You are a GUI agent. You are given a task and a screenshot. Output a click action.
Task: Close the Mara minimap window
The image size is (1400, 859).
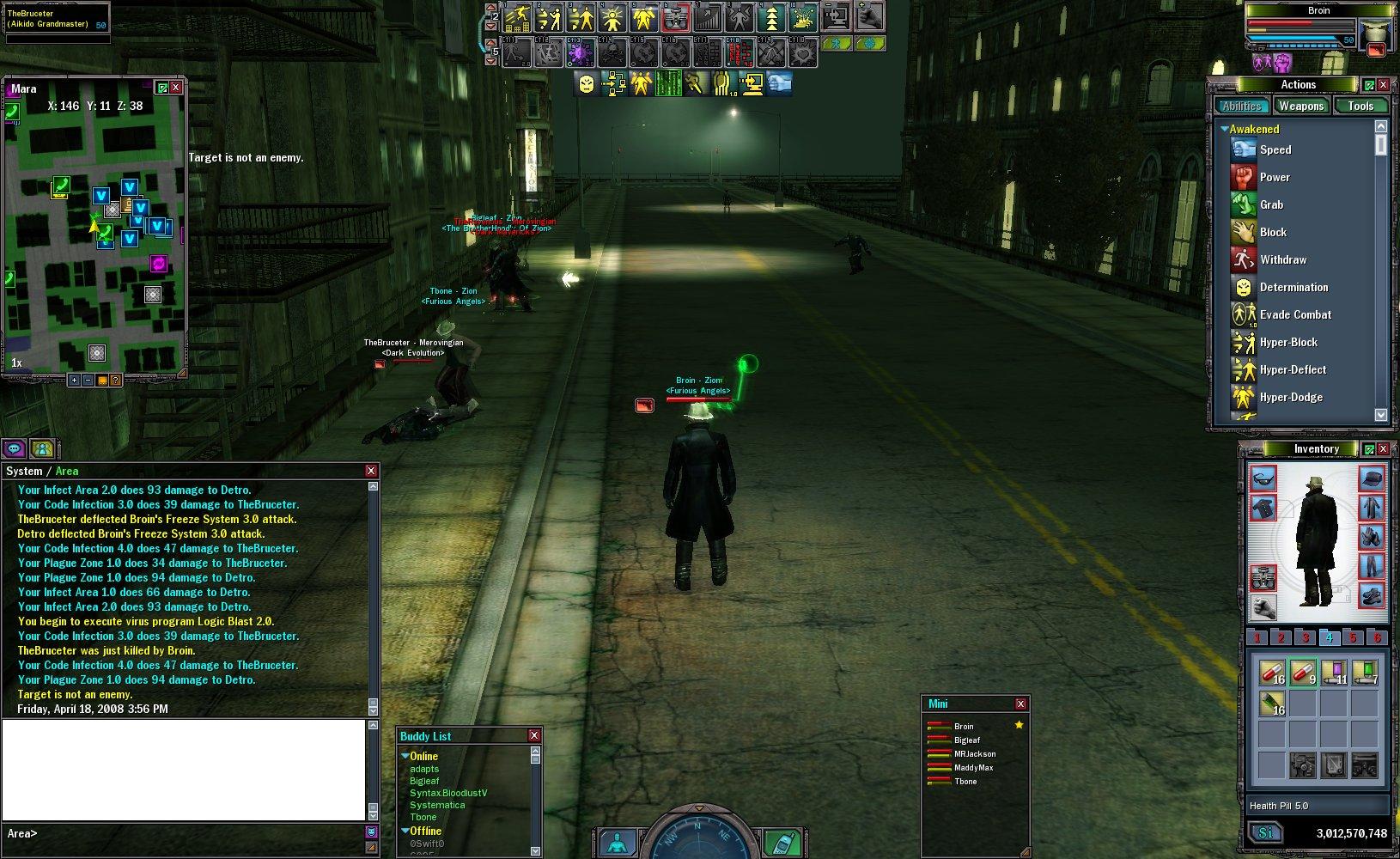coord(176,88)
